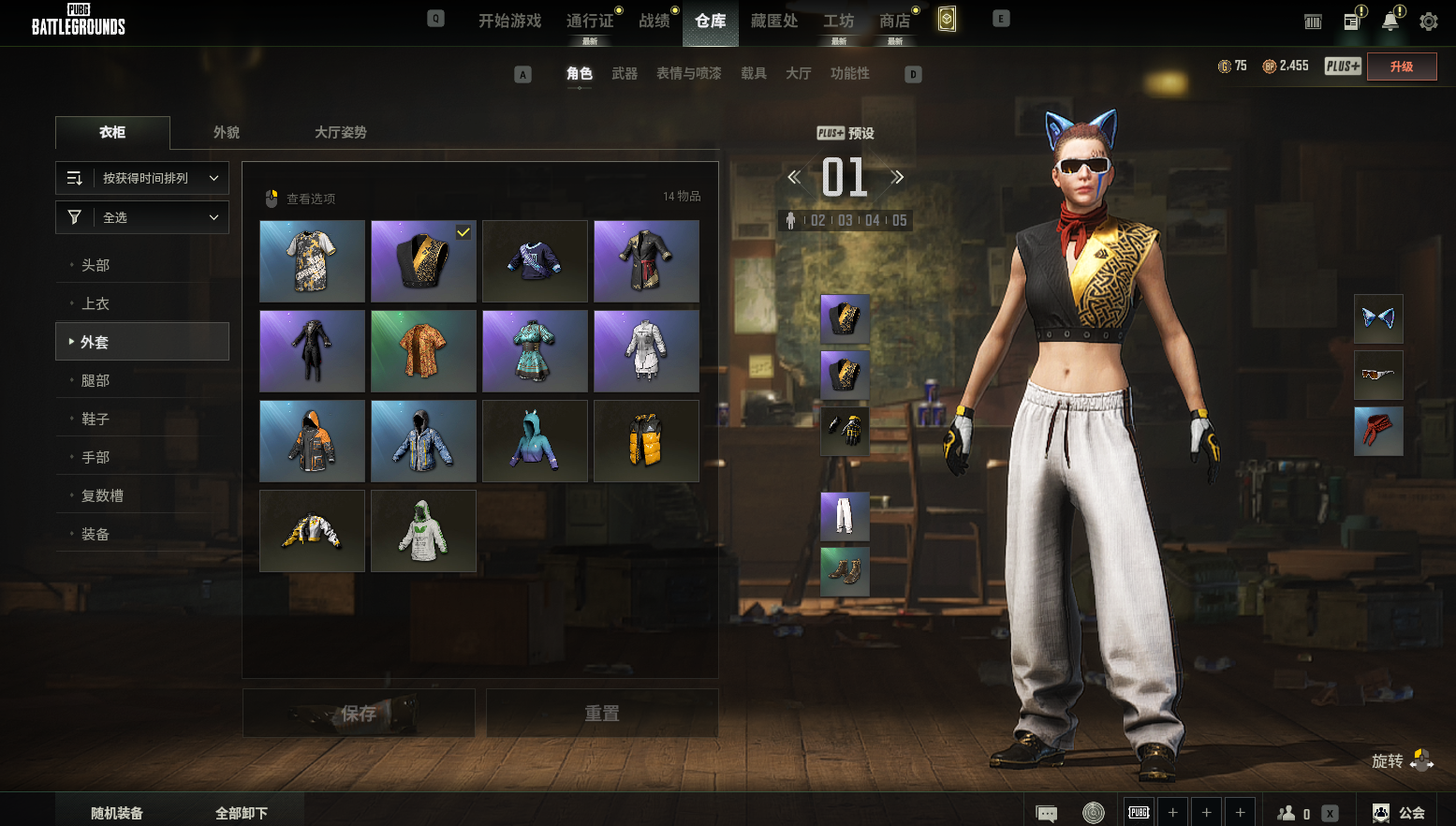Click the 重置 (Reset) button
The image size is (1456, 826).
click(602, 714)
